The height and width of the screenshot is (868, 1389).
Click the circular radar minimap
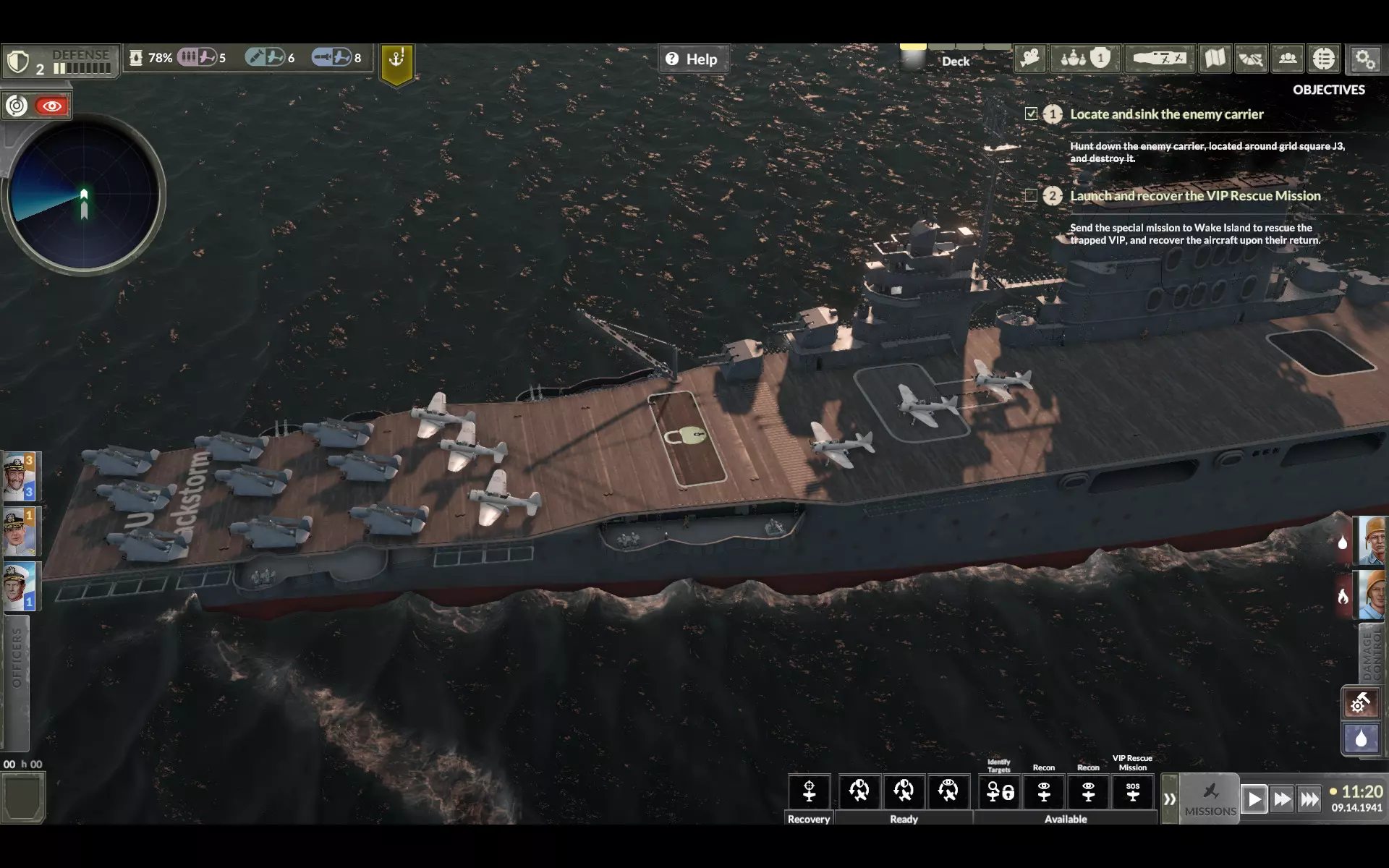tap(84, 195)
